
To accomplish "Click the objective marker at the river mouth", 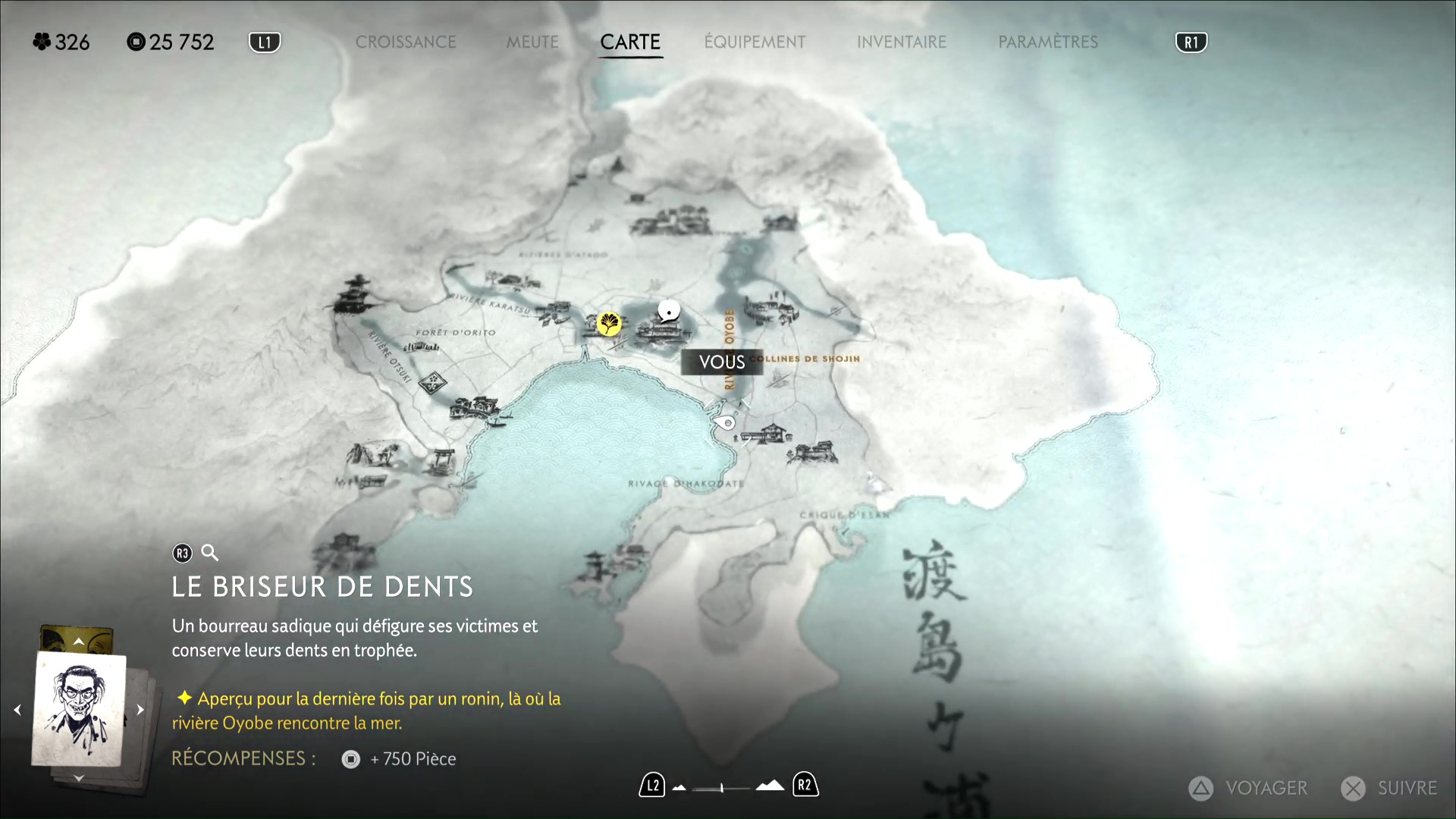I will click(x=726, y=422).
